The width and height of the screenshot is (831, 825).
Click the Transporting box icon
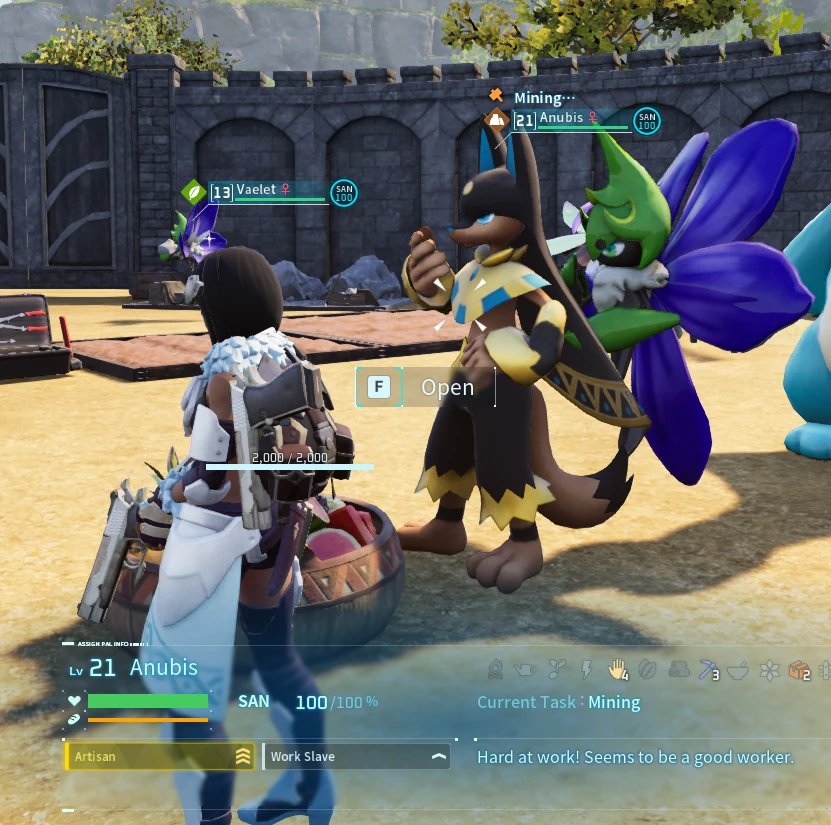click(x=797, y=670)
